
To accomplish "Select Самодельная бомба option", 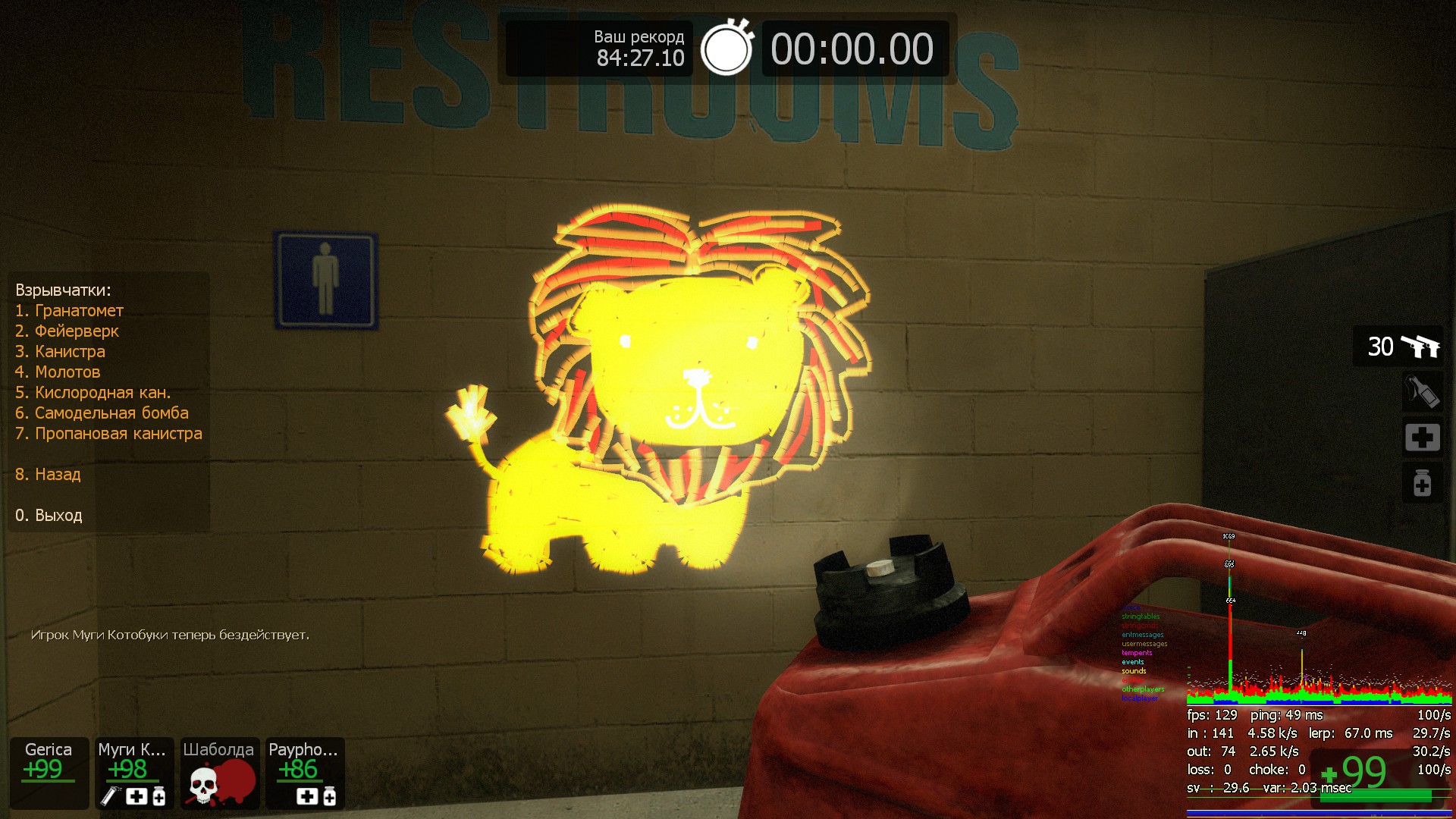I will 102,413.
